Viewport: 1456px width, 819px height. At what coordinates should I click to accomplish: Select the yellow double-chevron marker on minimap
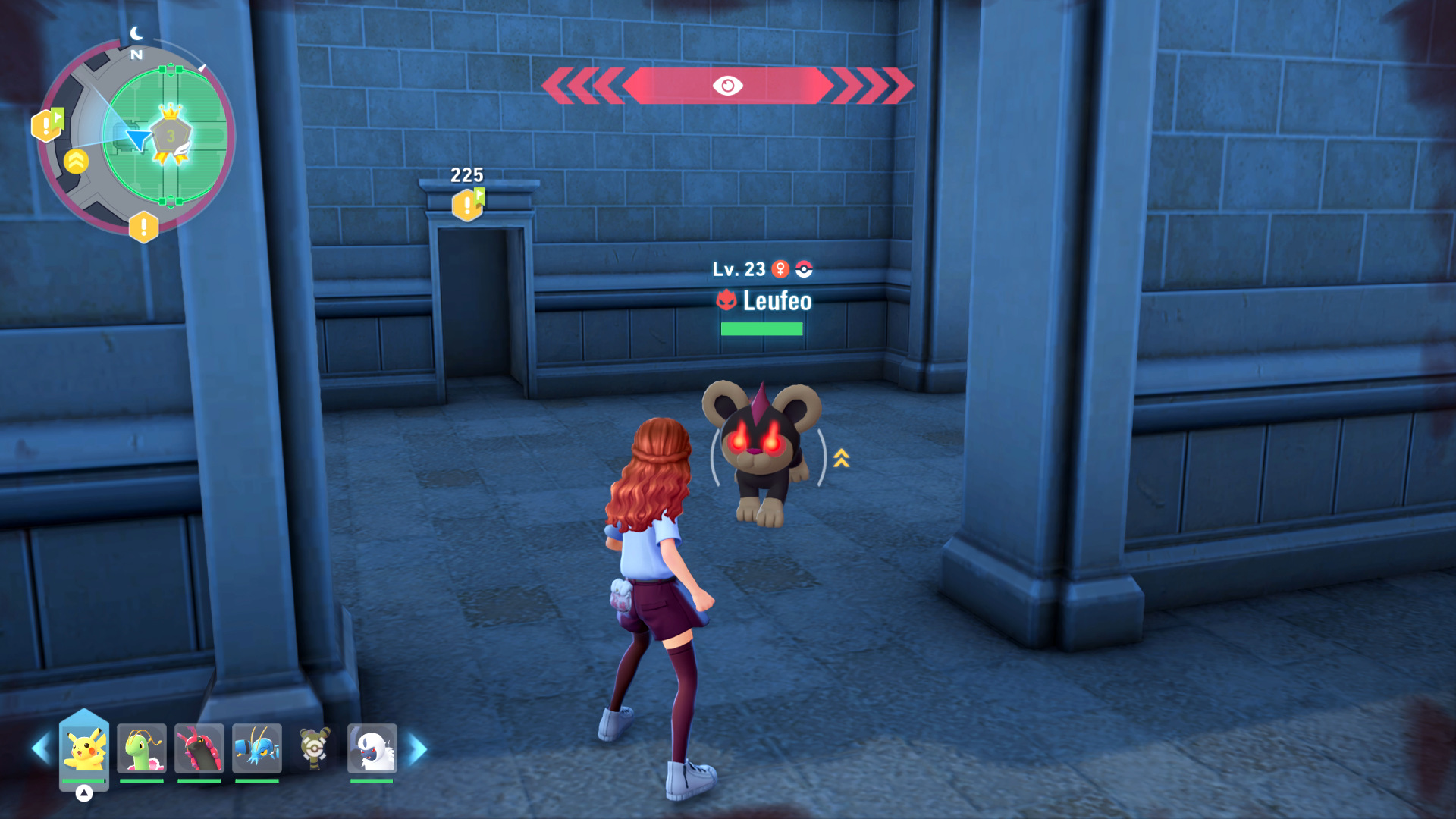(x=76, y=161)
